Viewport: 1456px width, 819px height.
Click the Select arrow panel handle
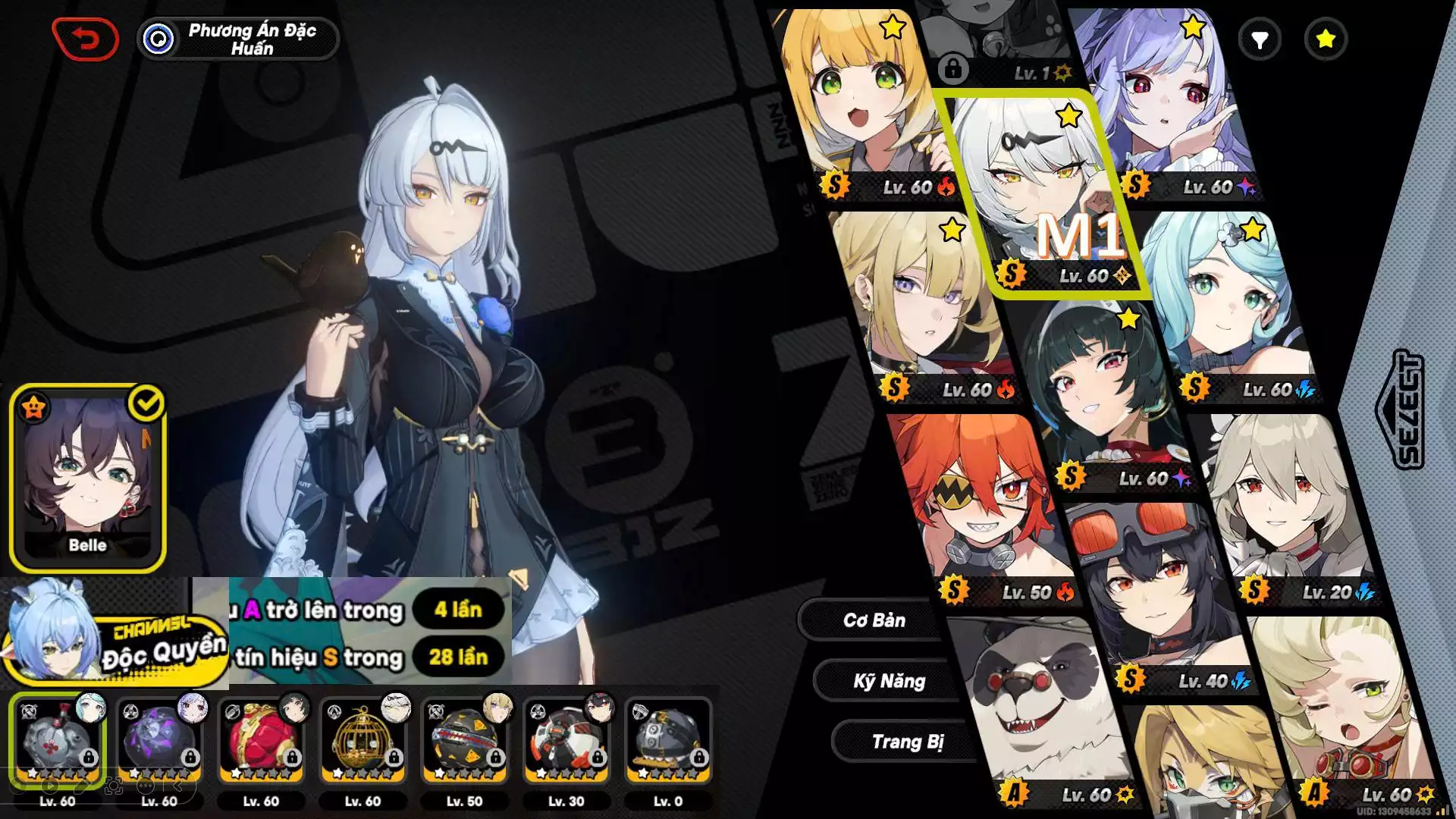pyautogui.click(x=1399, y=409)
